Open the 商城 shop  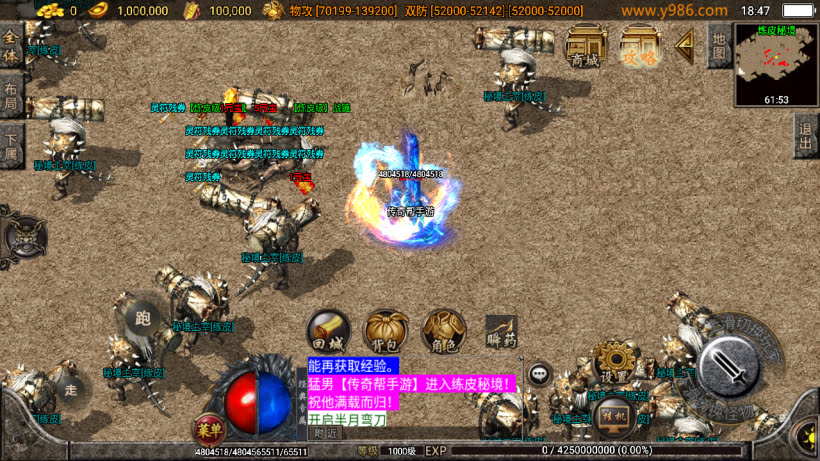[586, 46]
